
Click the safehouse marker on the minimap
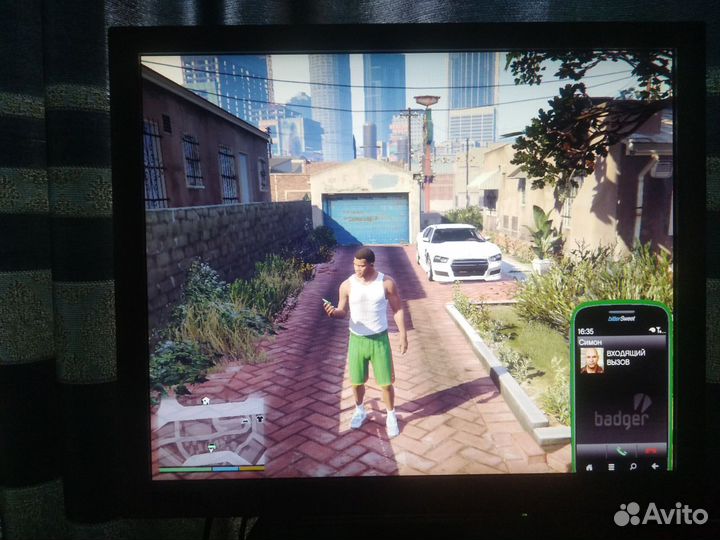click(x=206, y=401)
